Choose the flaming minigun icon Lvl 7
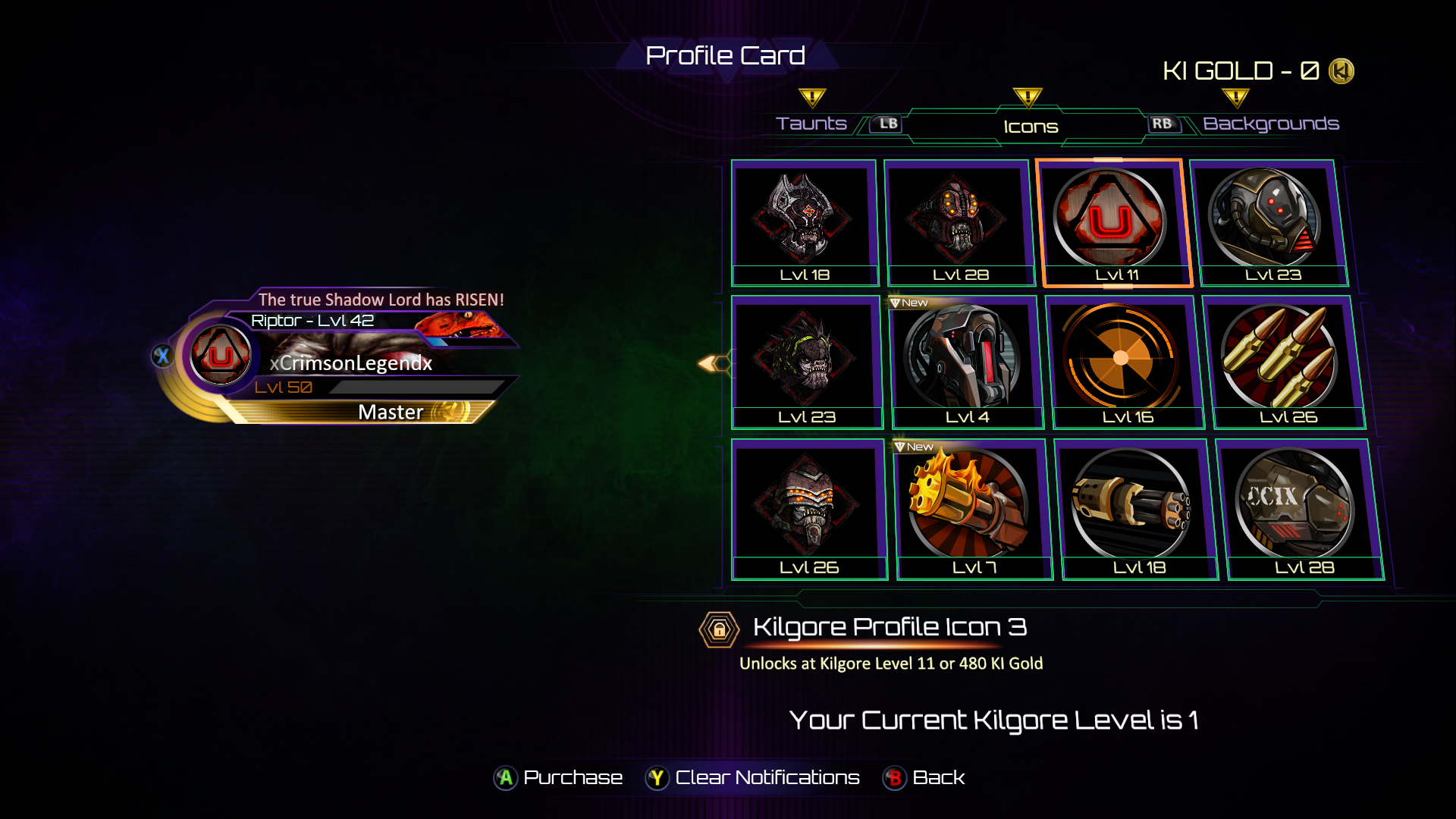This screenshot has height=819, width=1456. point(971,508)
